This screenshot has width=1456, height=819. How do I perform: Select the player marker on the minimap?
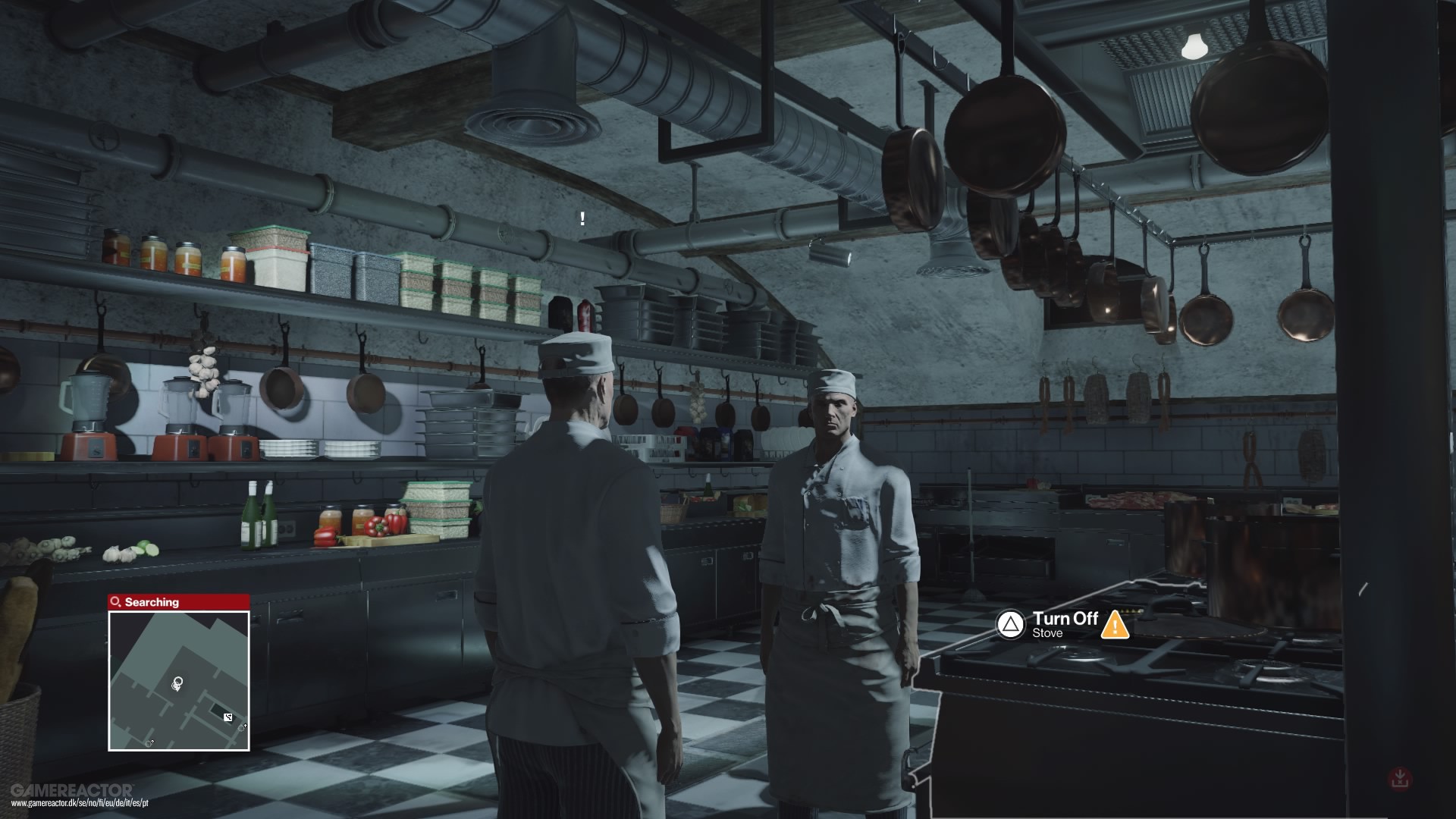point(178,682)
